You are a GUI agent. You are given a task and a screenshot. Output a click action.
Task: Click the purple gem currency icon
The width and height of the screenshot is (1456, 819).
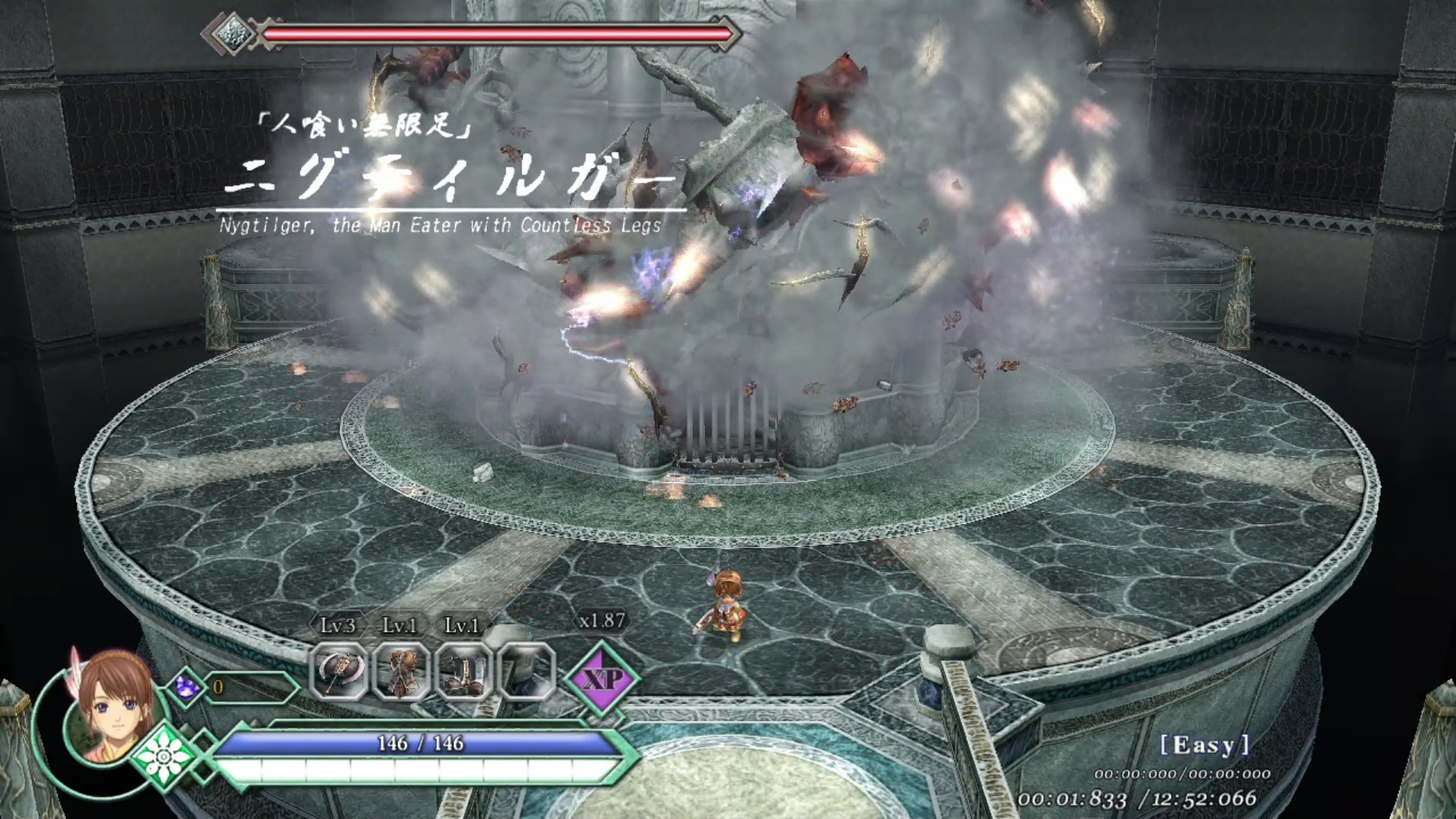pyautogui.click(x=186, y=687)
